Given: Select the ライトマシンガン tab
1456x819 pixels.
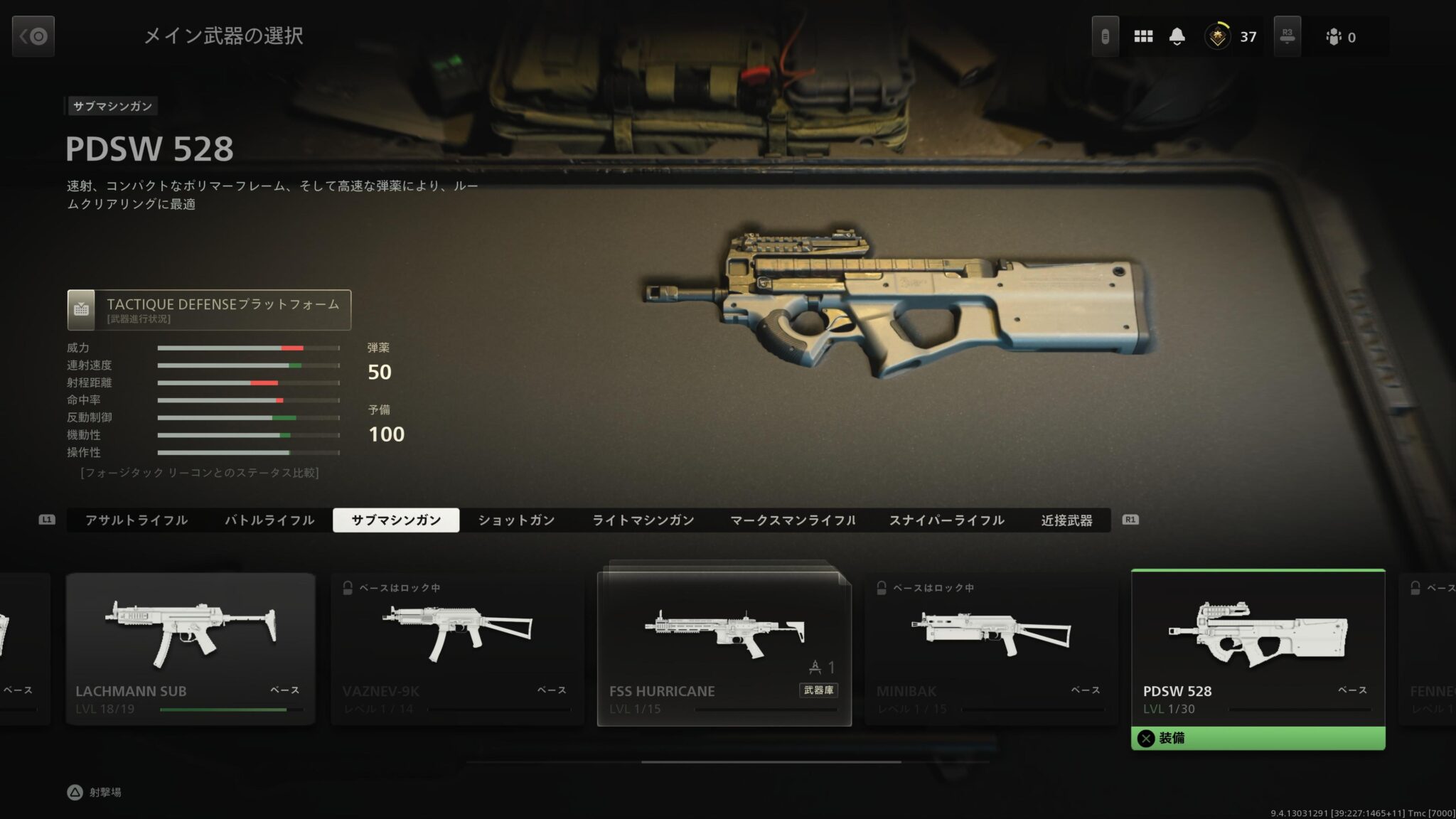Looking at the screenshot, I should [643, 520].
